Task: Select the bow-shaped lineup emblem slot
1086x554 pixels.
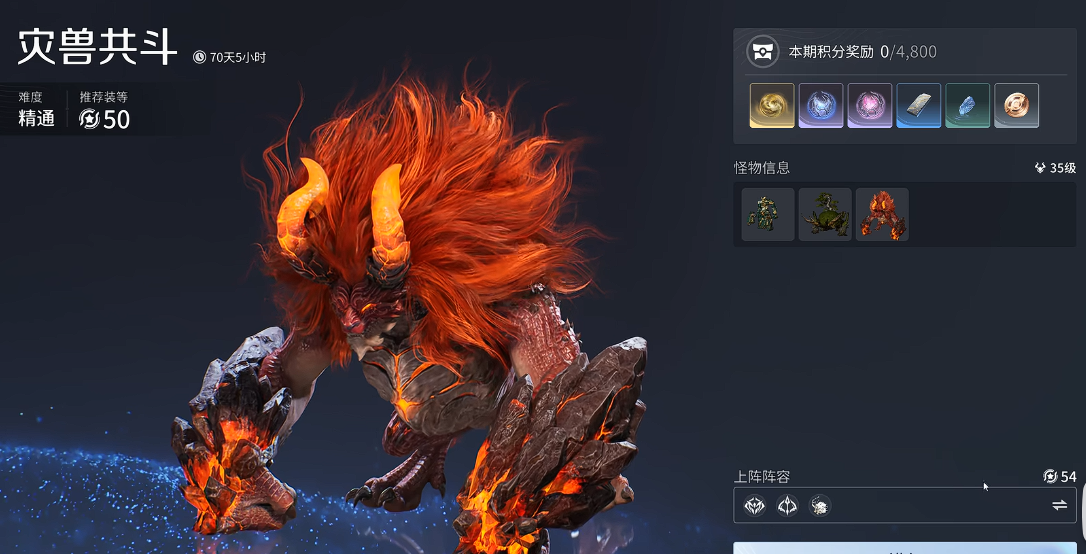Action: click(787, 506)
